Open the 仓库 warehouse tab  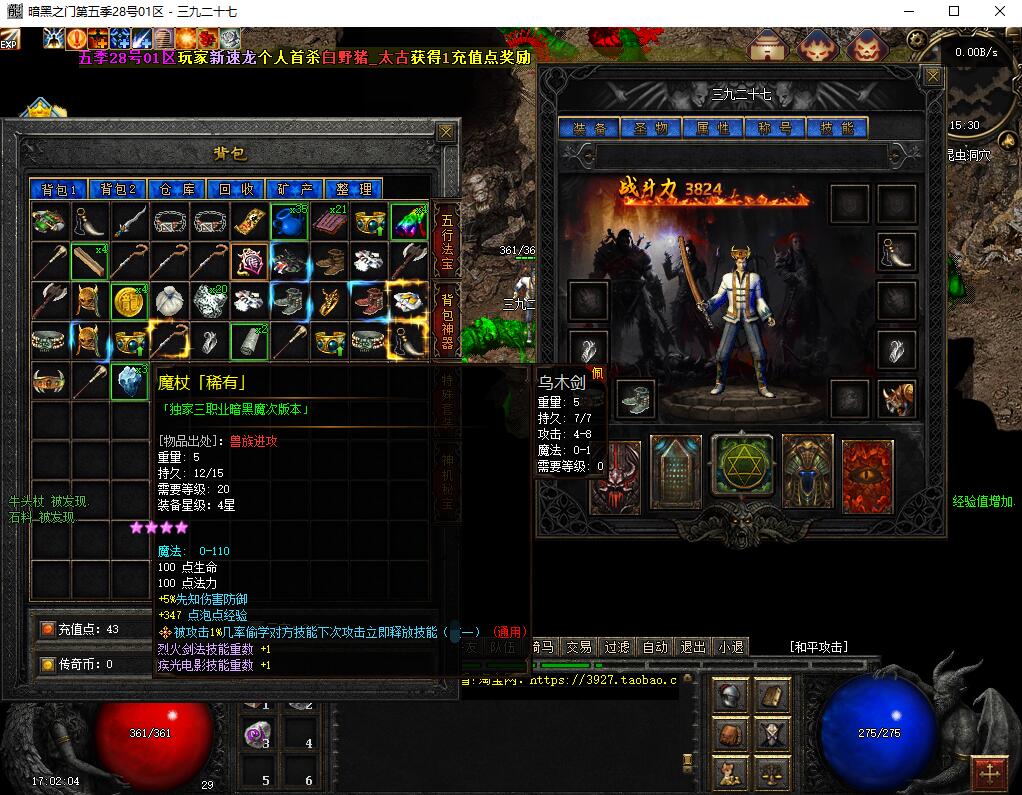(x=177, y=189)
